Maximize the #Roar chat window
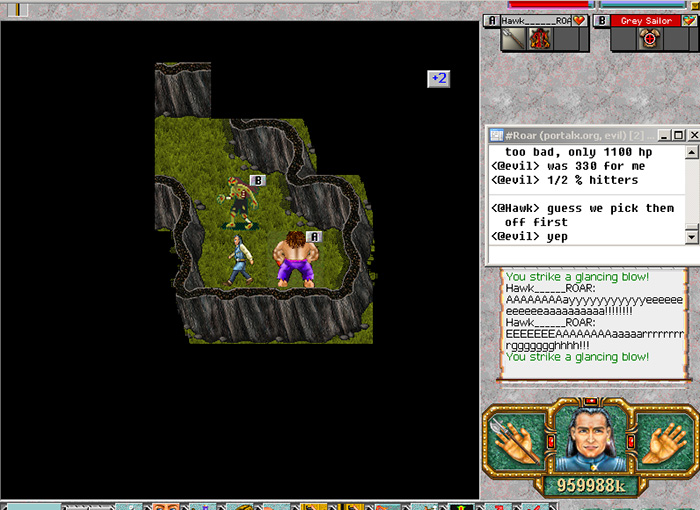Image resolution: width=700 pixels, height=510 pixels. (678, 135)
